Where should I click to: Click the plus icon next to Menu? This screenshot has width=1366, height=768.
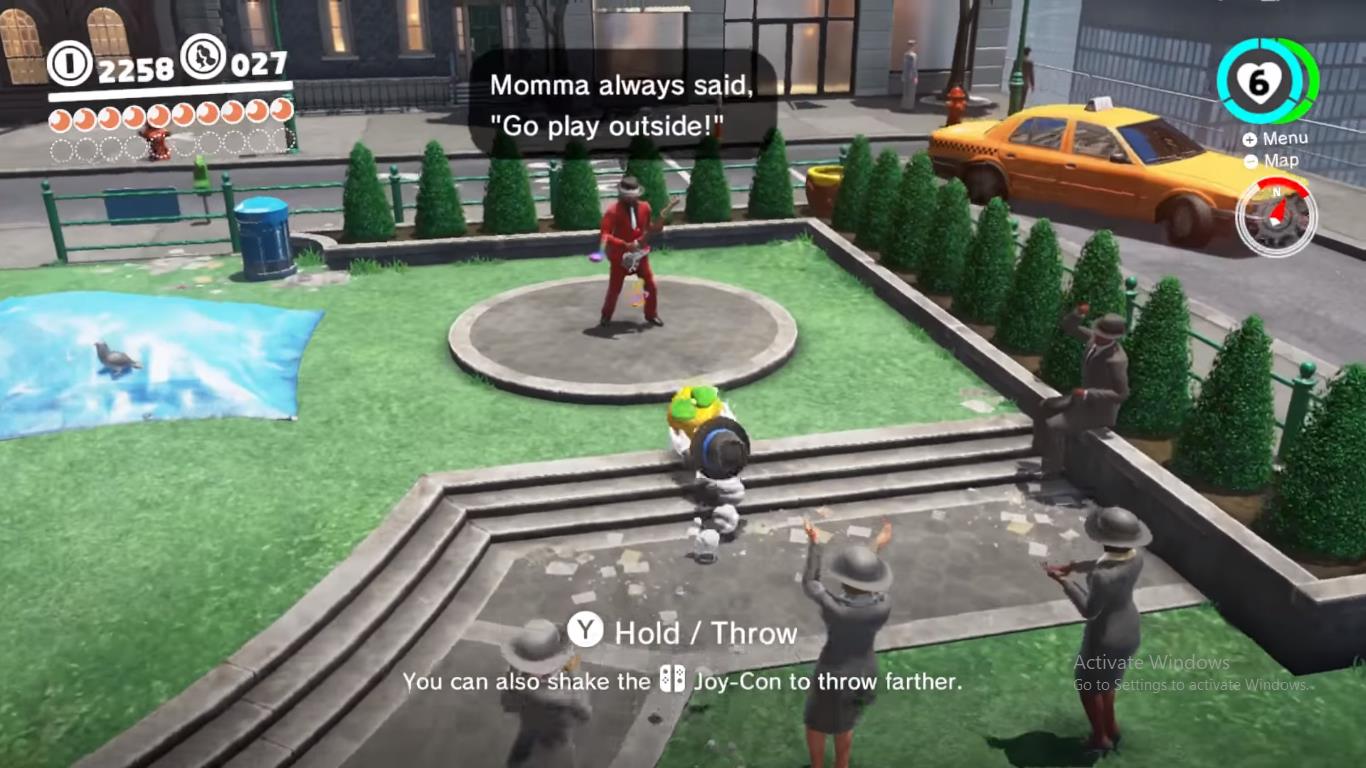(1249, 138)
